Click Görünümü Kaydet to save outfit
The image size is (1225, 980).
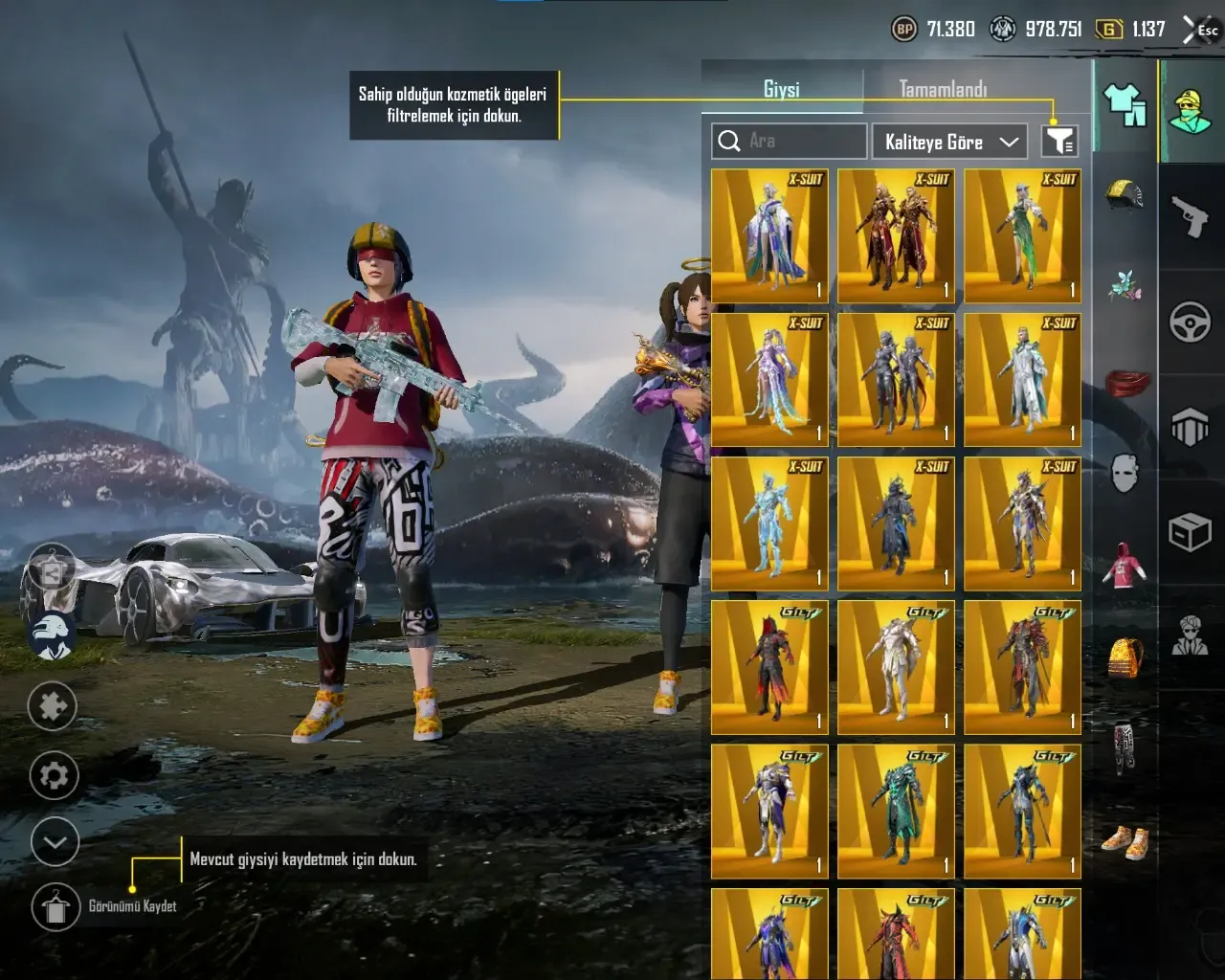[x=56, y=906]
